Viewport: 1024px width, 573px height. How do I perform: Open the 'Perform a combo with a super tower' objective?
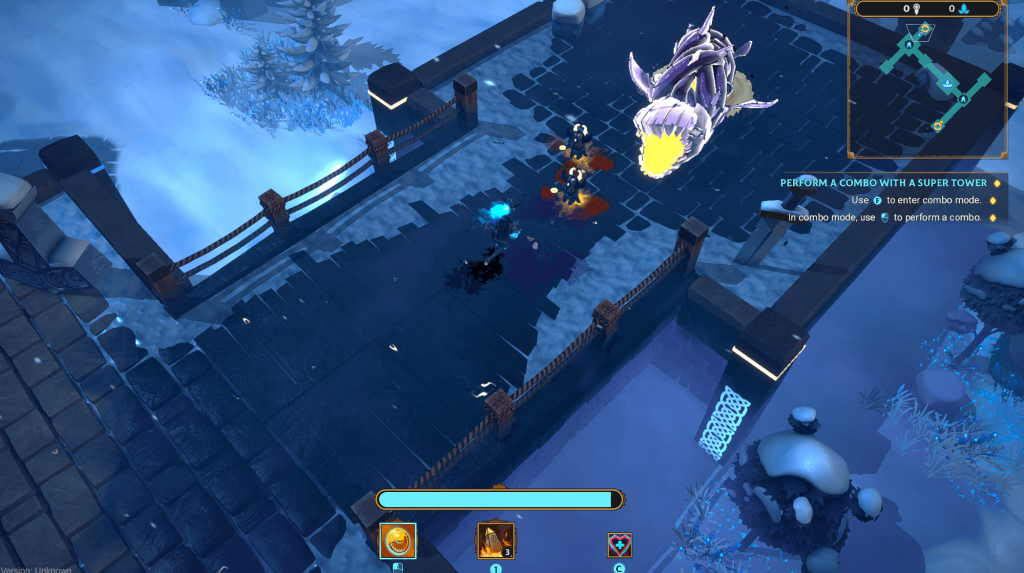[883, 183]
